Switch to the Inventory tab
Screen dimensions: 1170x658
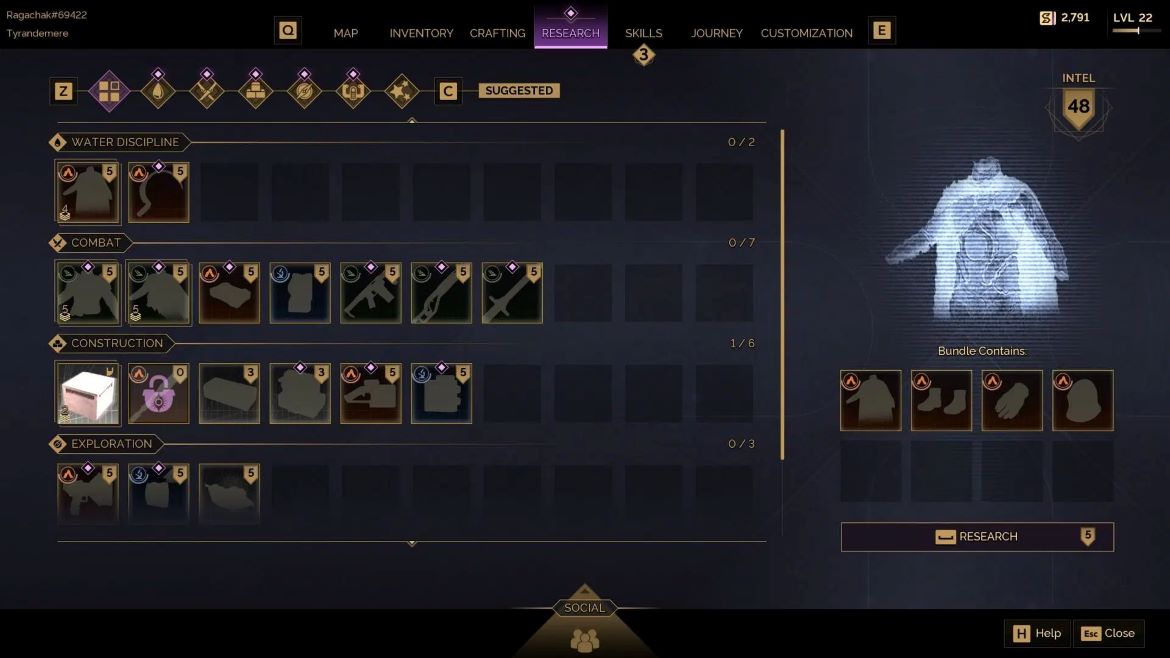(x=421, y=33)
